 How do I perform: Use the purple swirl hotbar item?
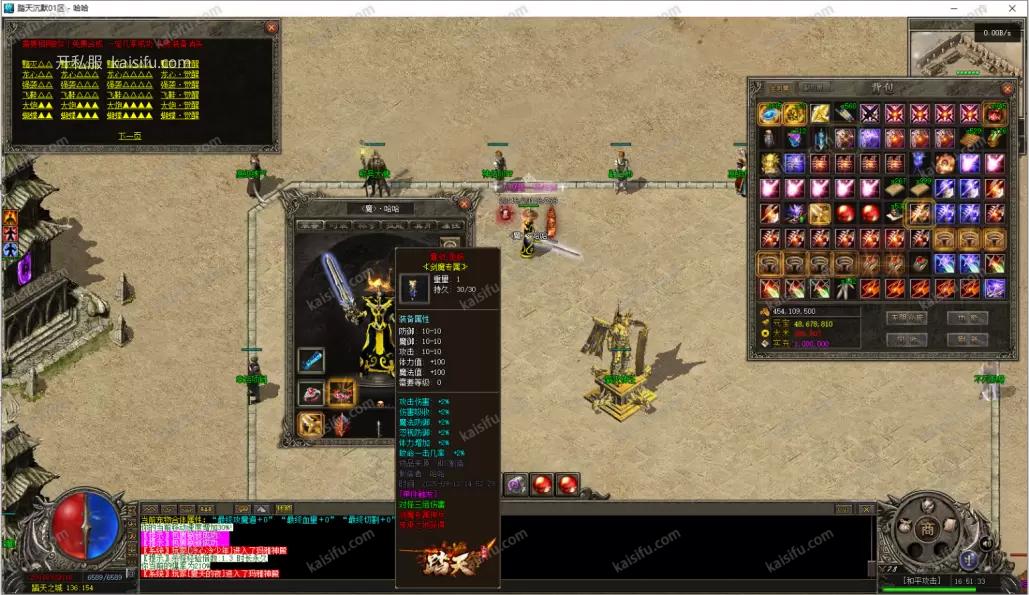pyautogui.click(x=516, y=484)
